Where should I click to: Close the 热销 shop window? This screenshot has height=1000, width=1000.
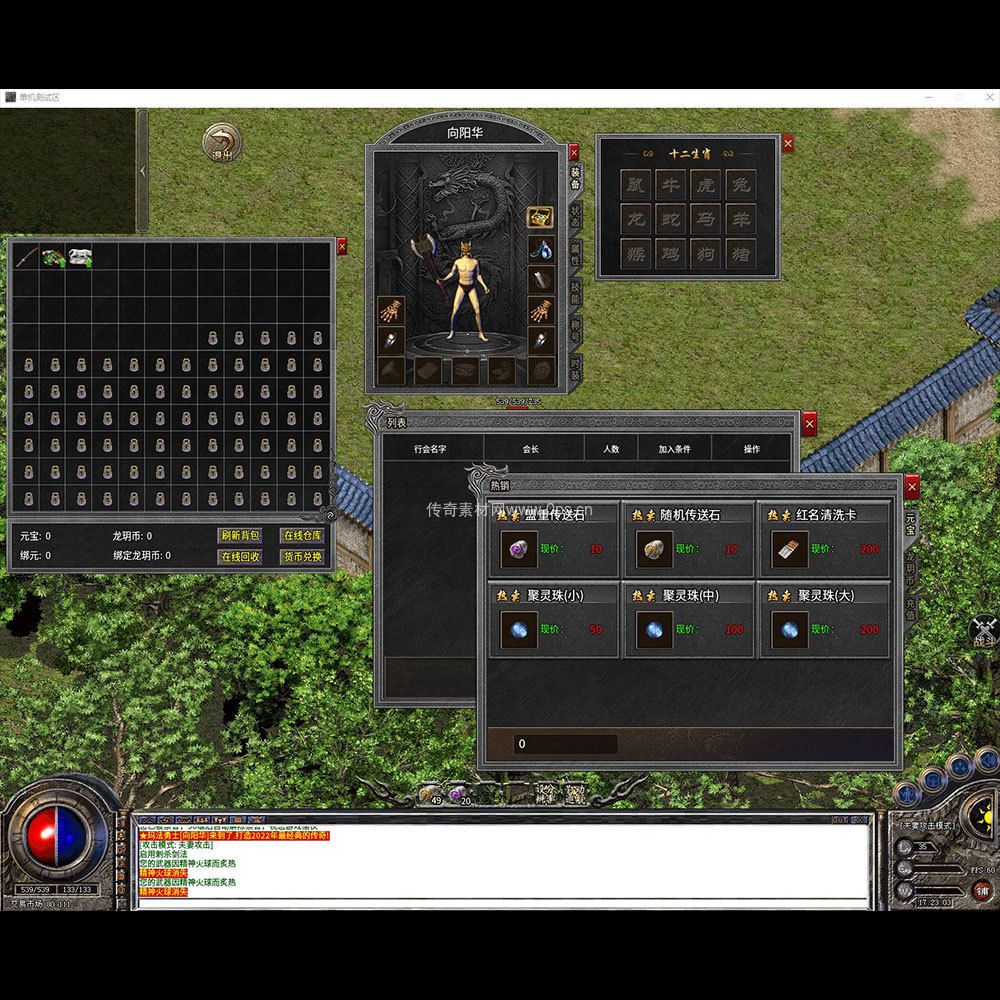click(x=911, y=486)
